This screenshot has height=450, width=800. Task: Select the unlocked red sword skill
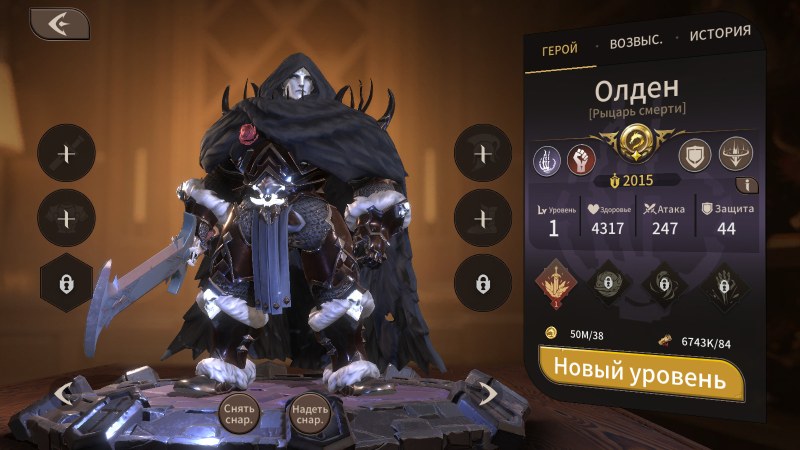tap(554, 285)
